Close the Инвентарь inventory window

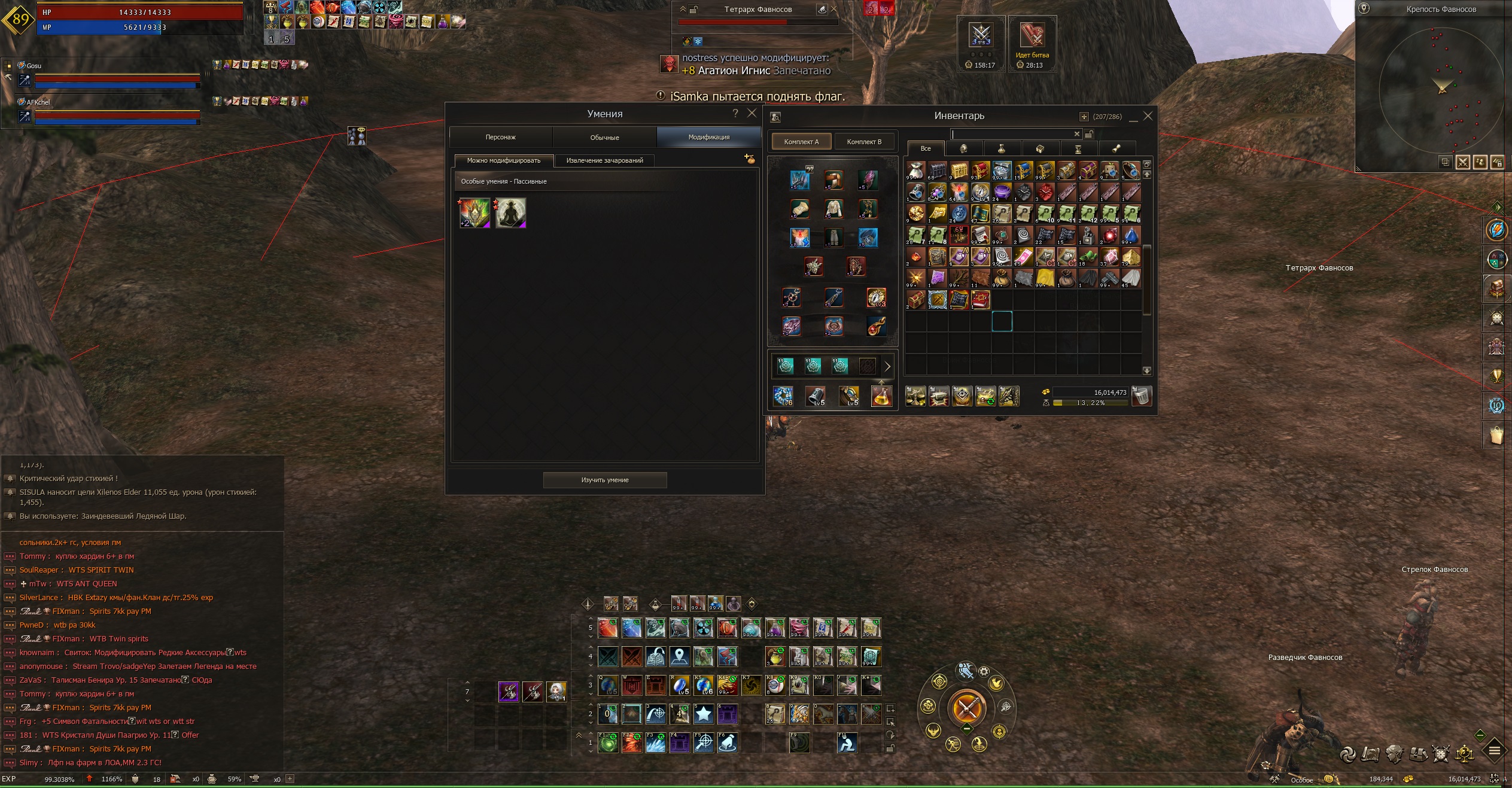pos(1148,116)
